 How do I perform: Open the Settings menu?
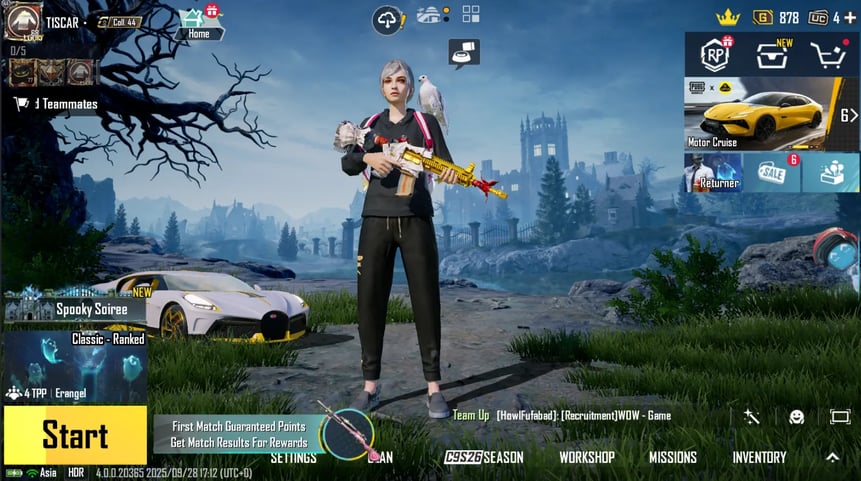293,457
